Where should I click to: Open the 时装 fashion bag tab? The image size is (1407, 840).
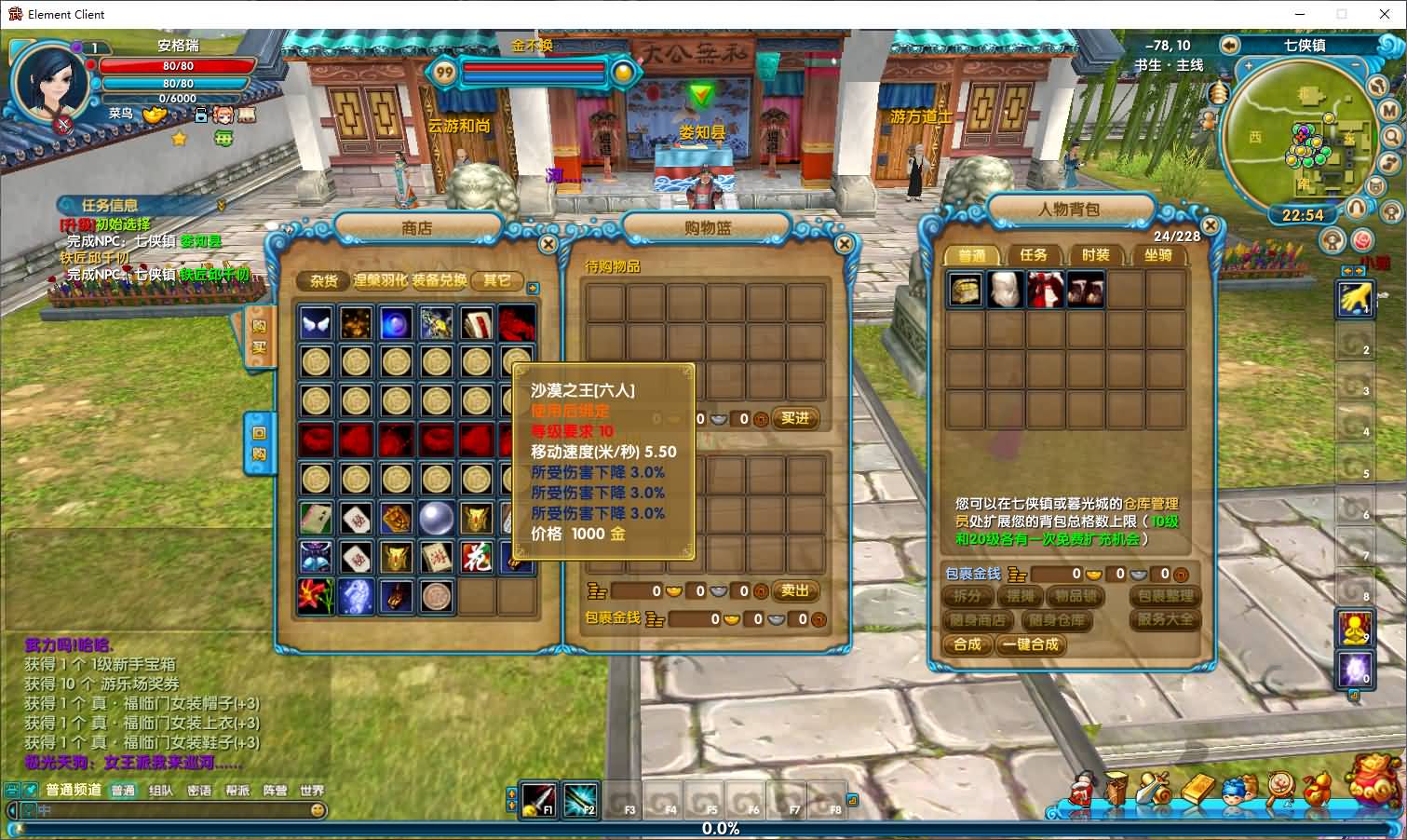tap(1095, 254)
